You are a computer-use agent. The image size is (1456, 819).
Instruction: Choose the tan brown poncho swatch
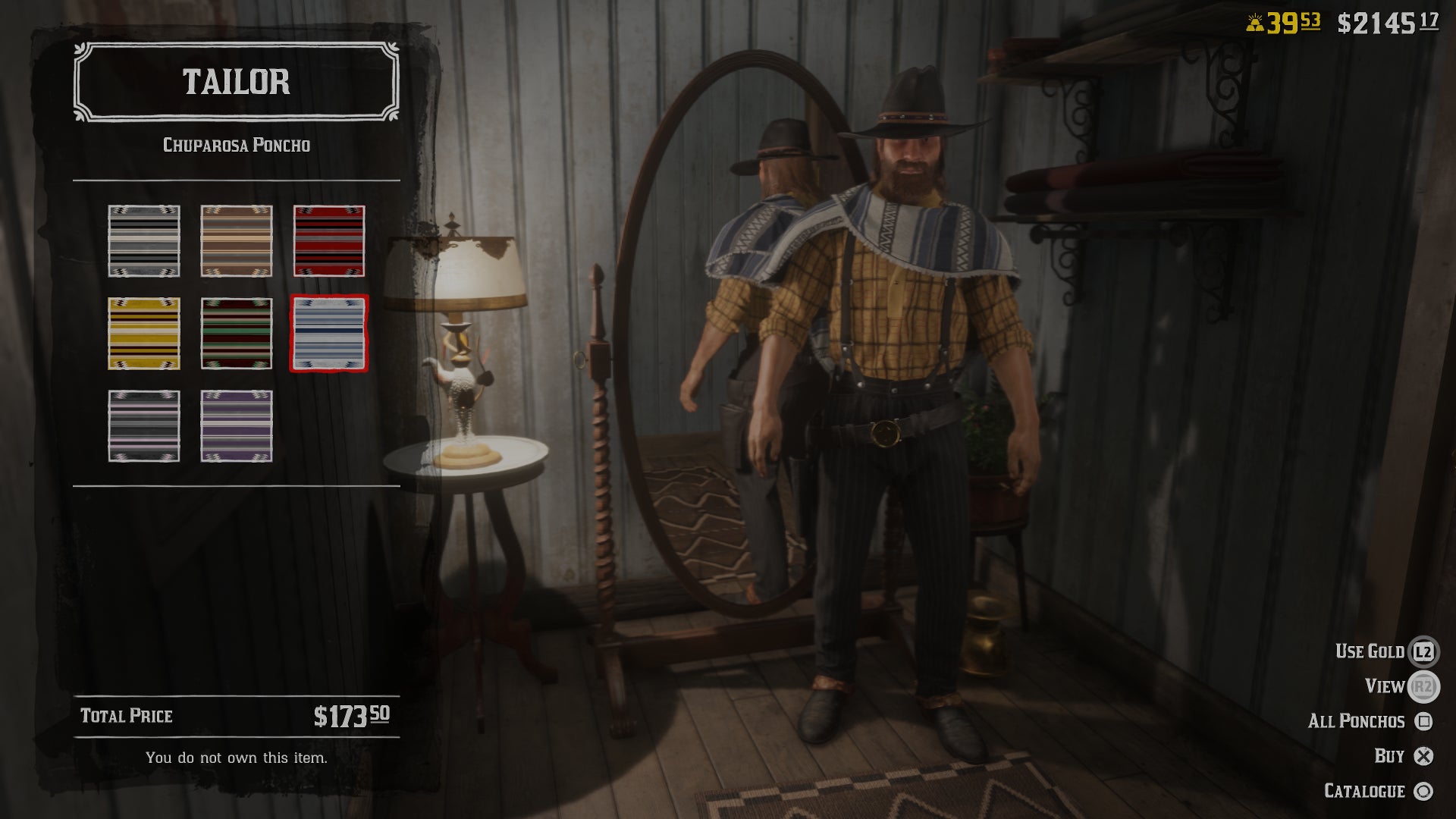click(x=237, y=241)
